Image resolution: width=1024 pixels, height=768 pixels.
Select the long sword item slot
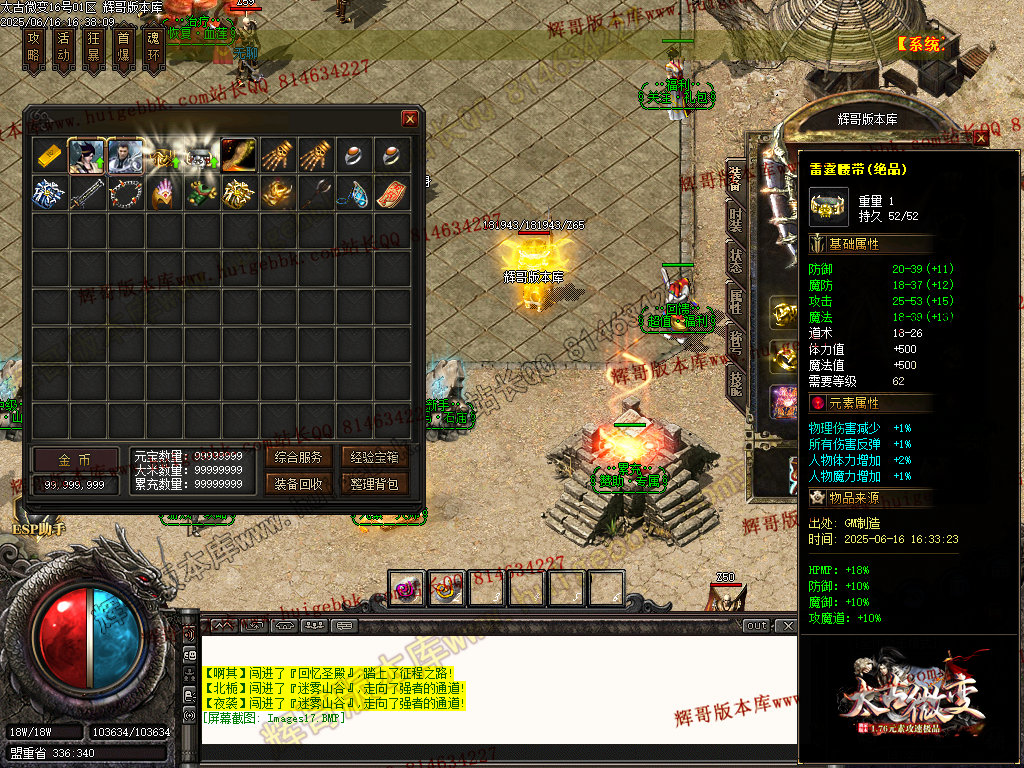[x=87, y=193]
